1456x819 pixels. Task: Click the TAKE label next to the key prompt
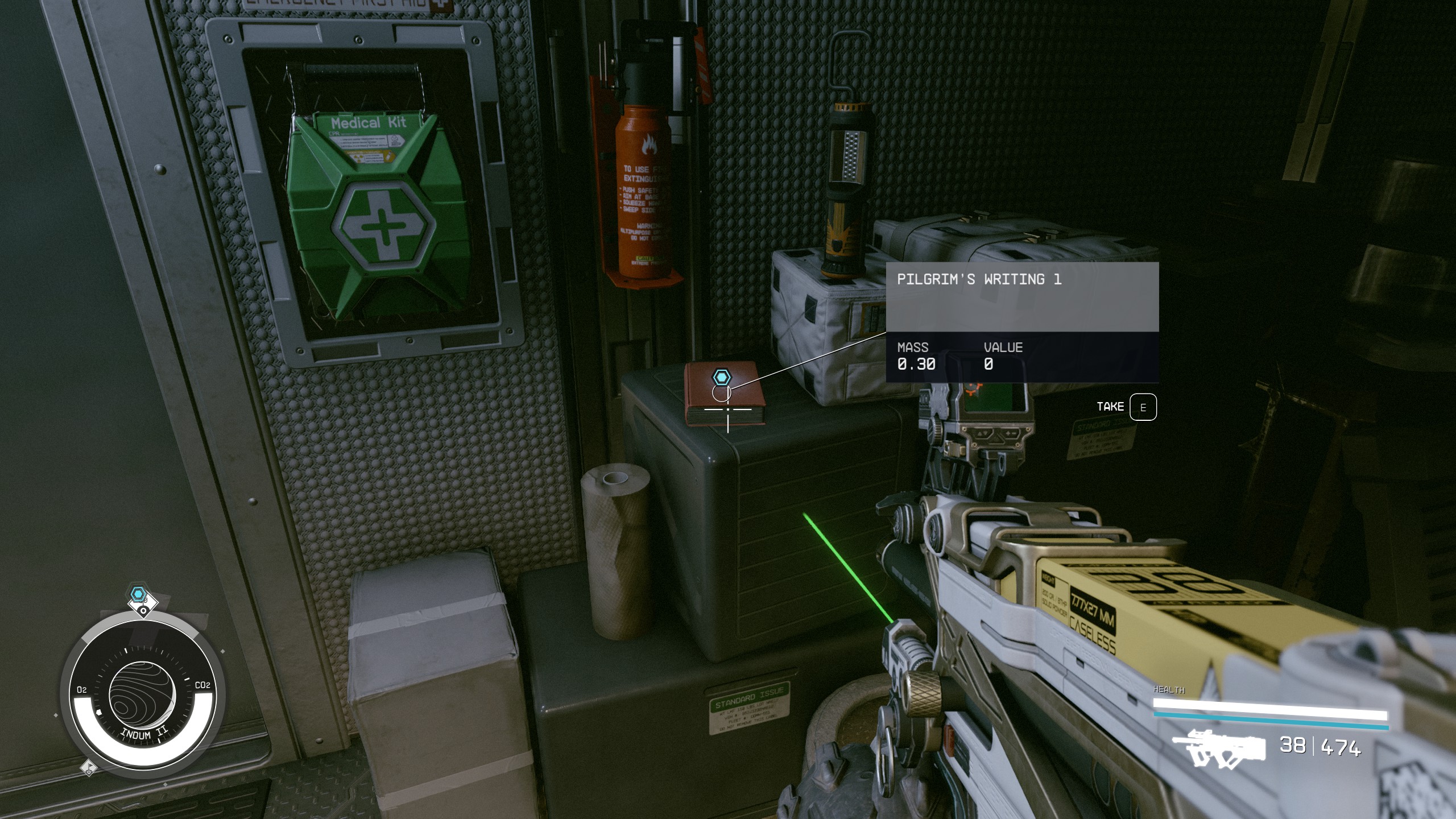1111,406
